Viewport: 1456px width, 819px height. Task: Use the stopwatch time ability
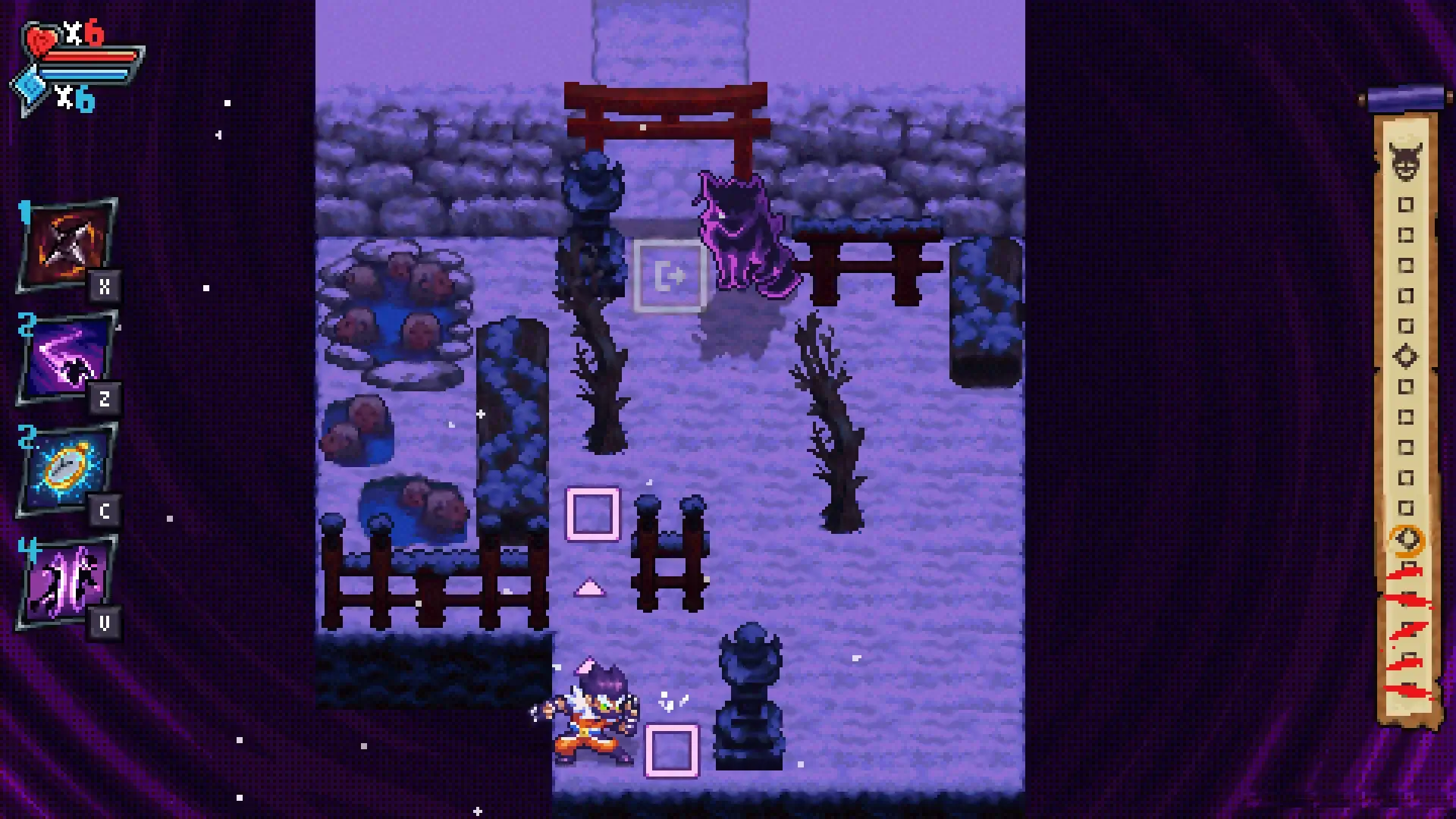tap(64, 468)
